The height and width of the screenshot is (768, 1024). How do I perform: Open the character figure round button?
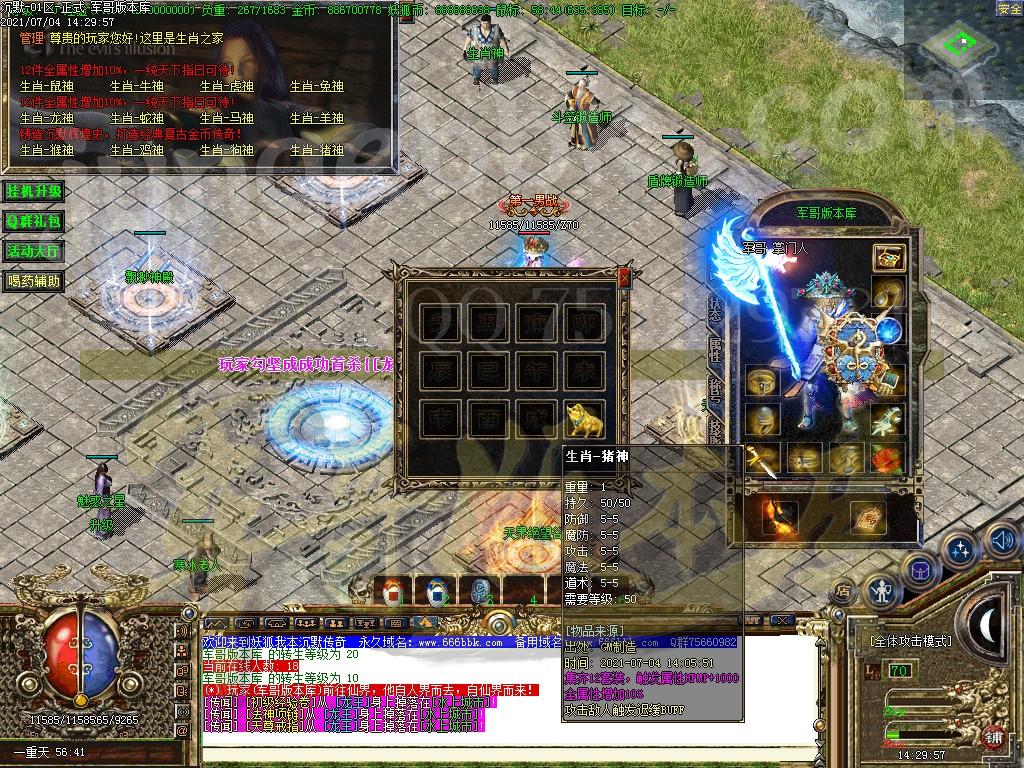[x=882, y=590]
